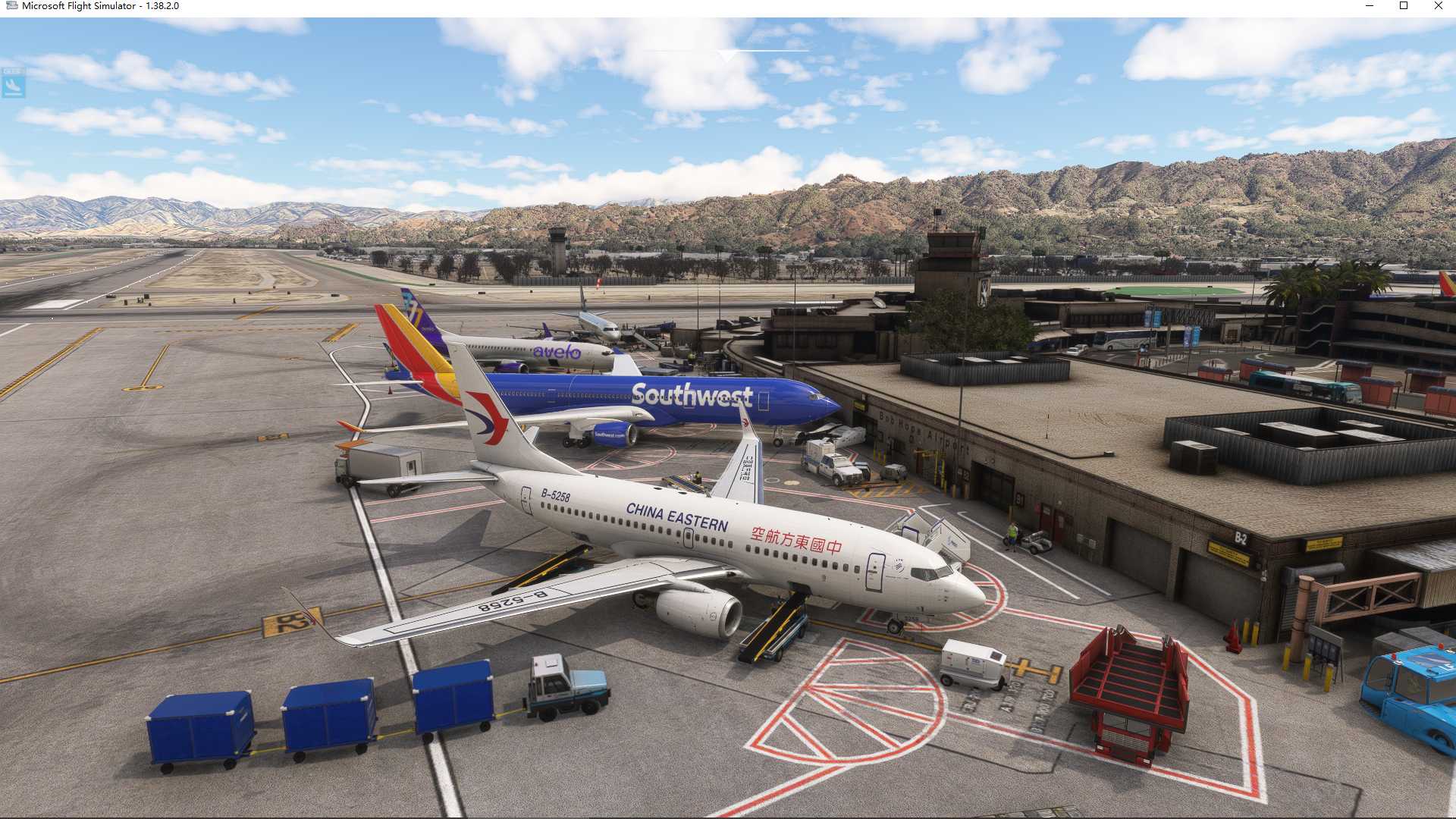Click the small label above the GSX aircraft icon
Viewport: 1456px width, 819px height.
coord(12,70)
